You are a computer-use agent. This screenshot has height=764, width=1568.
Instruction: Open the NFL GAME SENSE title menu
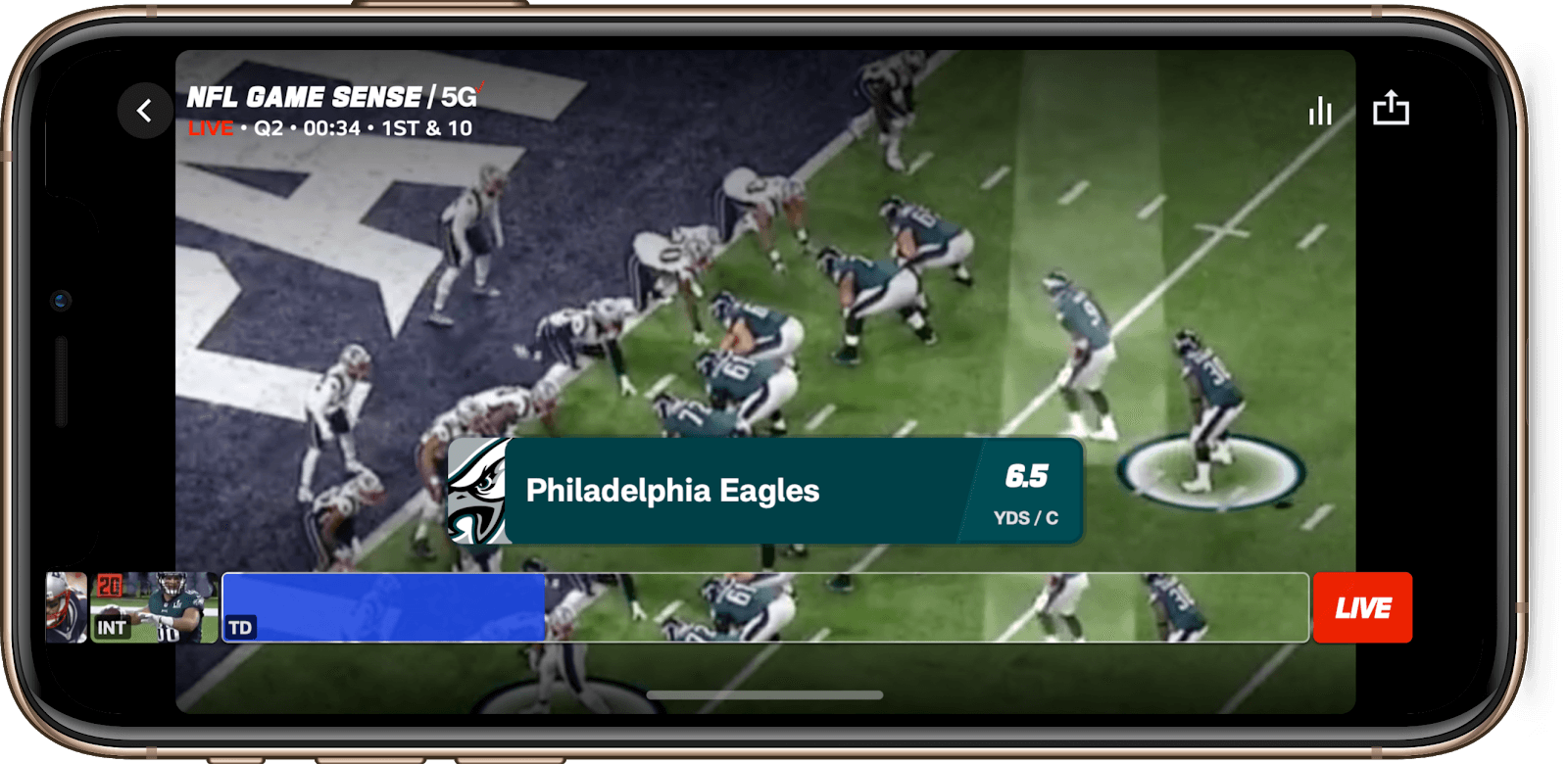coord(304,96)
